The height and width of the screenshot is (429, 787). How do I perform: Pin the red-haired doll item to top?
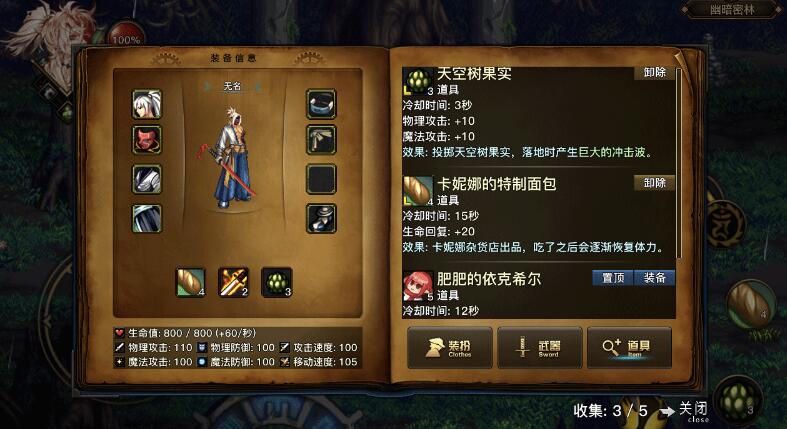612,277
